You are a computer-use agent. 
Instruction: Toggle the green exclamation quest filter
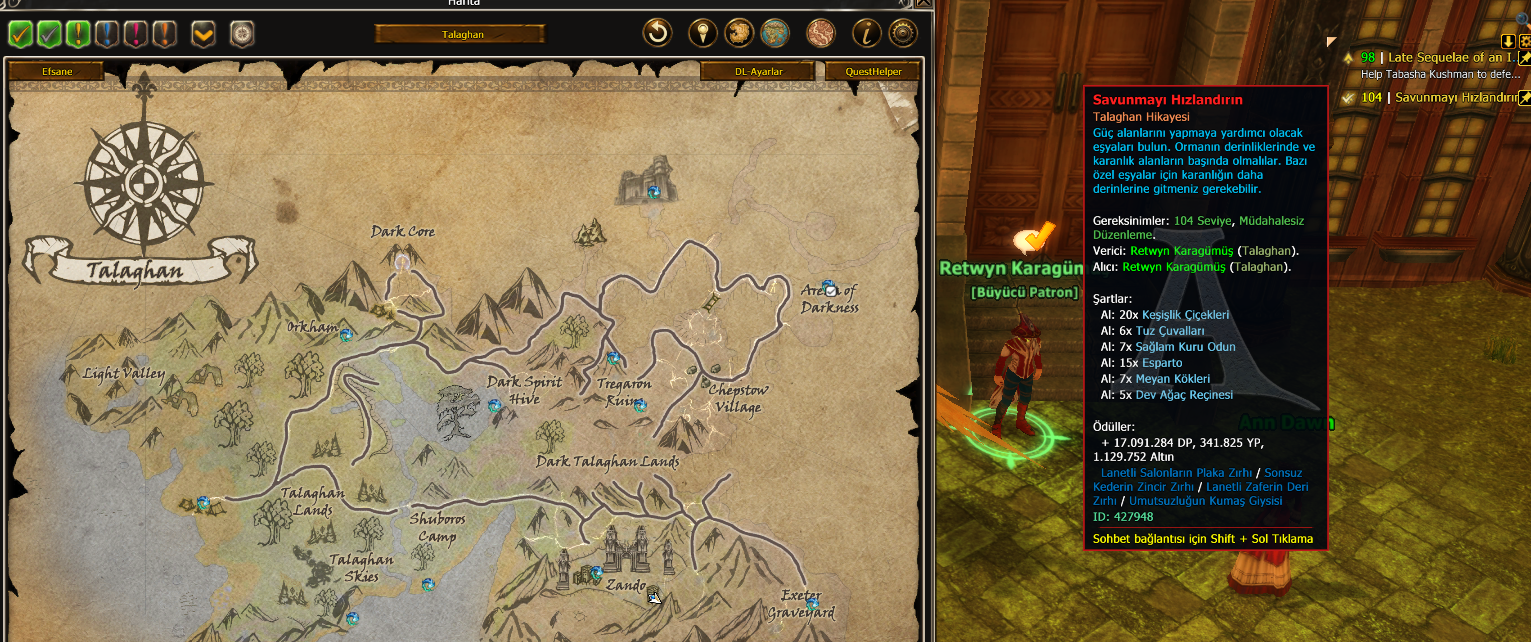coord(78,34)
